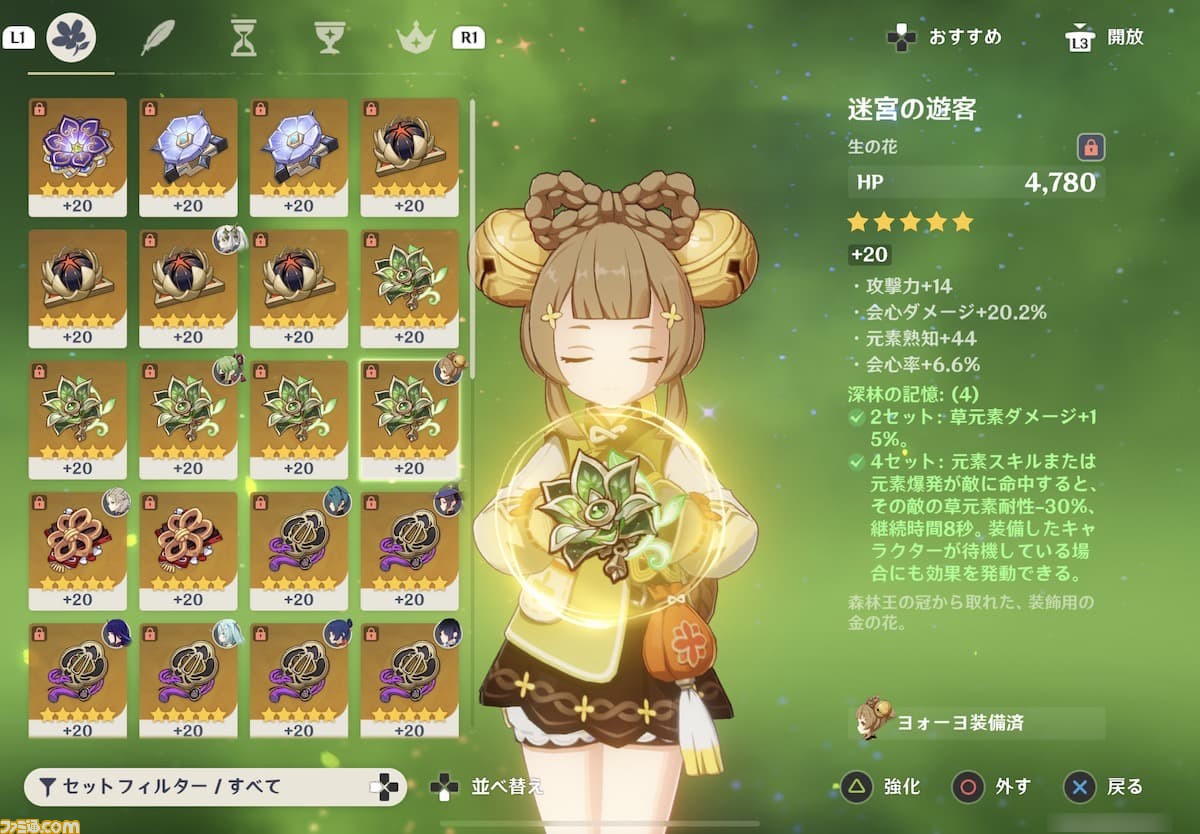
Task: Select the flower artifact tab
Action: tap(71, 38)
